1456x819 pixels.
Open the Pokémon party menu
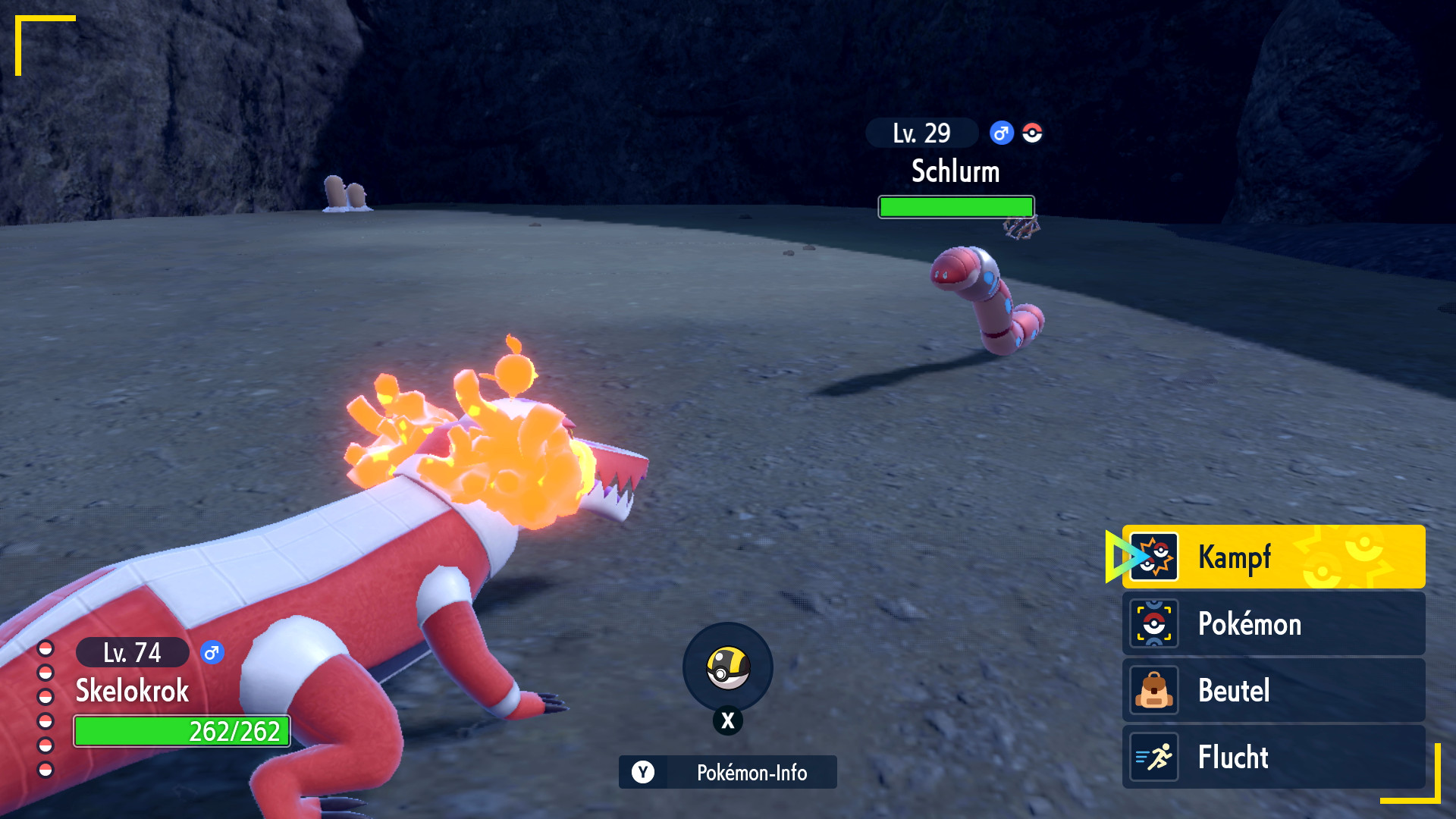coord(1272,623)
